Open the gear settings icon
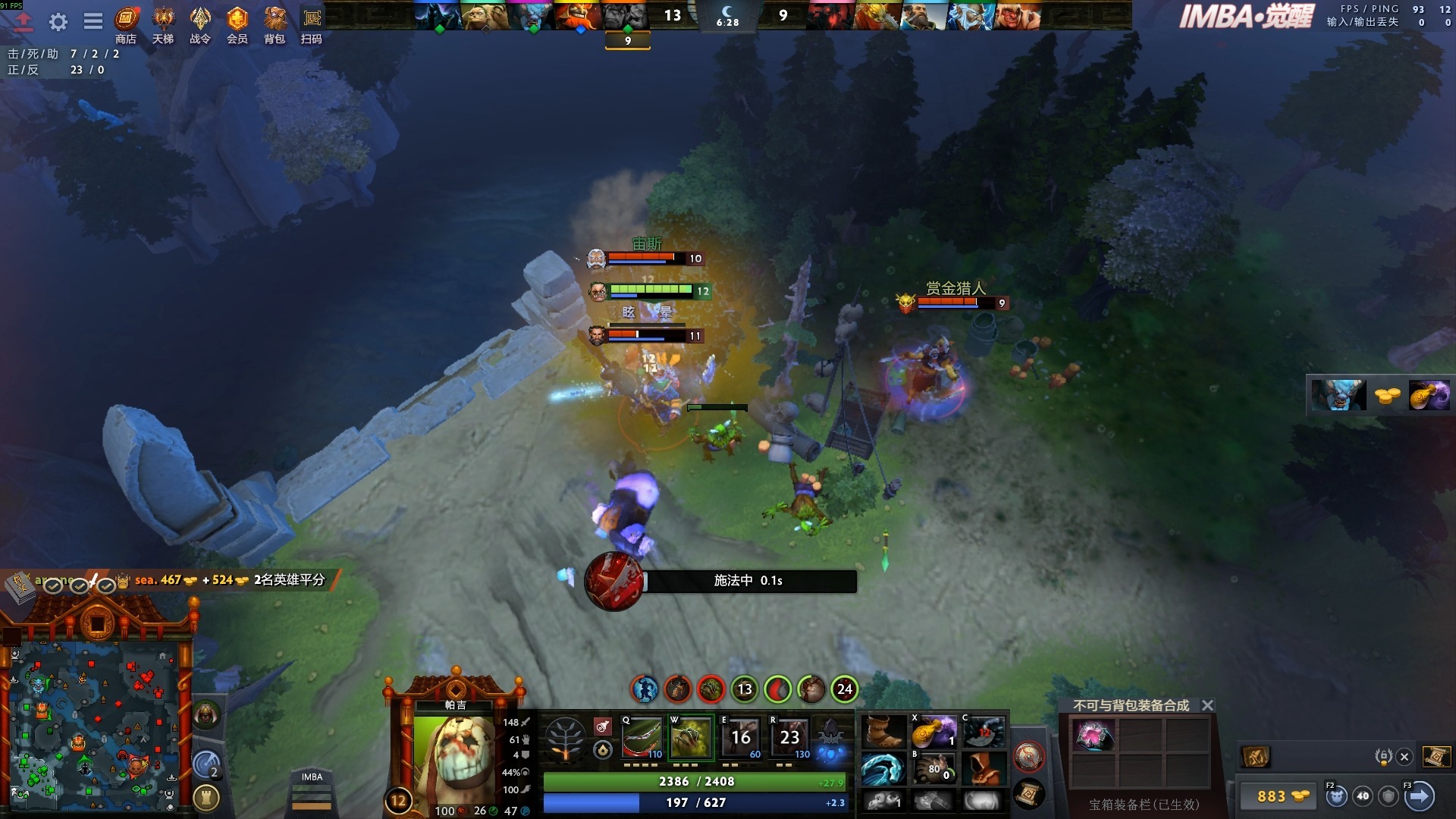Viewport: 1456px width, 819px height. coord(58,22)
